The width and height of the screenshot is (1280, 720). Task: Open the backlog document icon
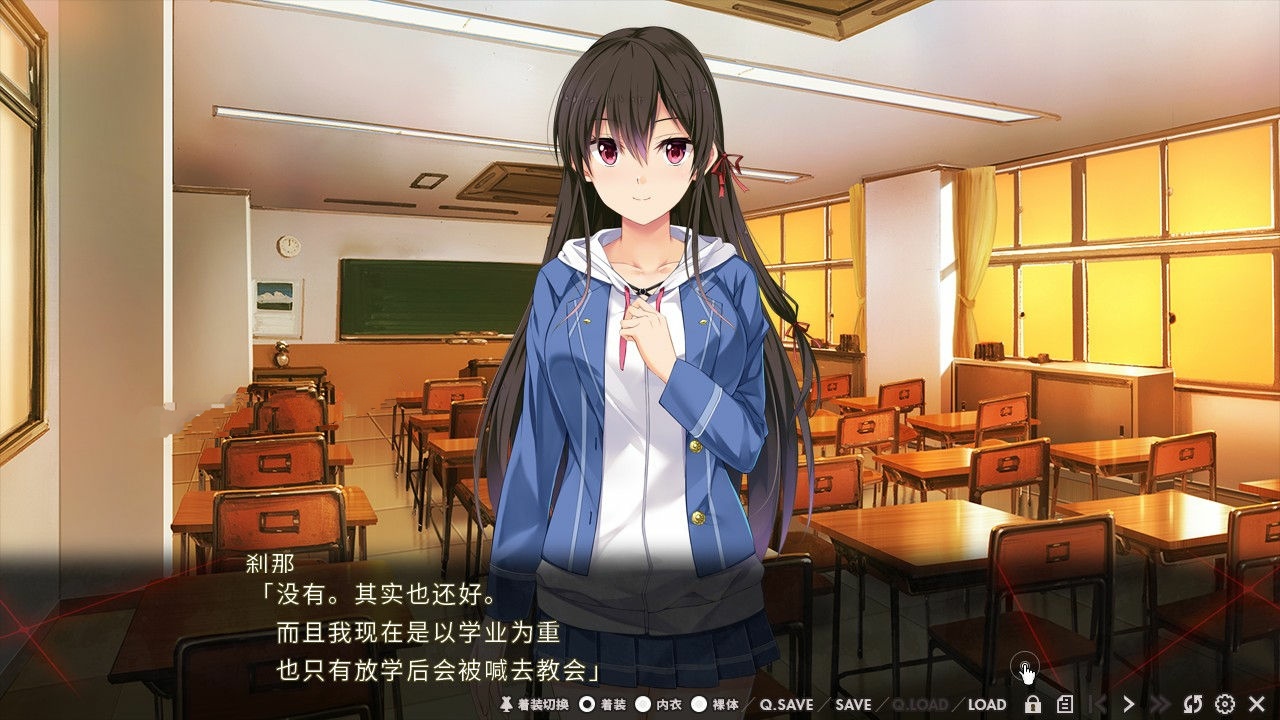[x=1065, y=704]
